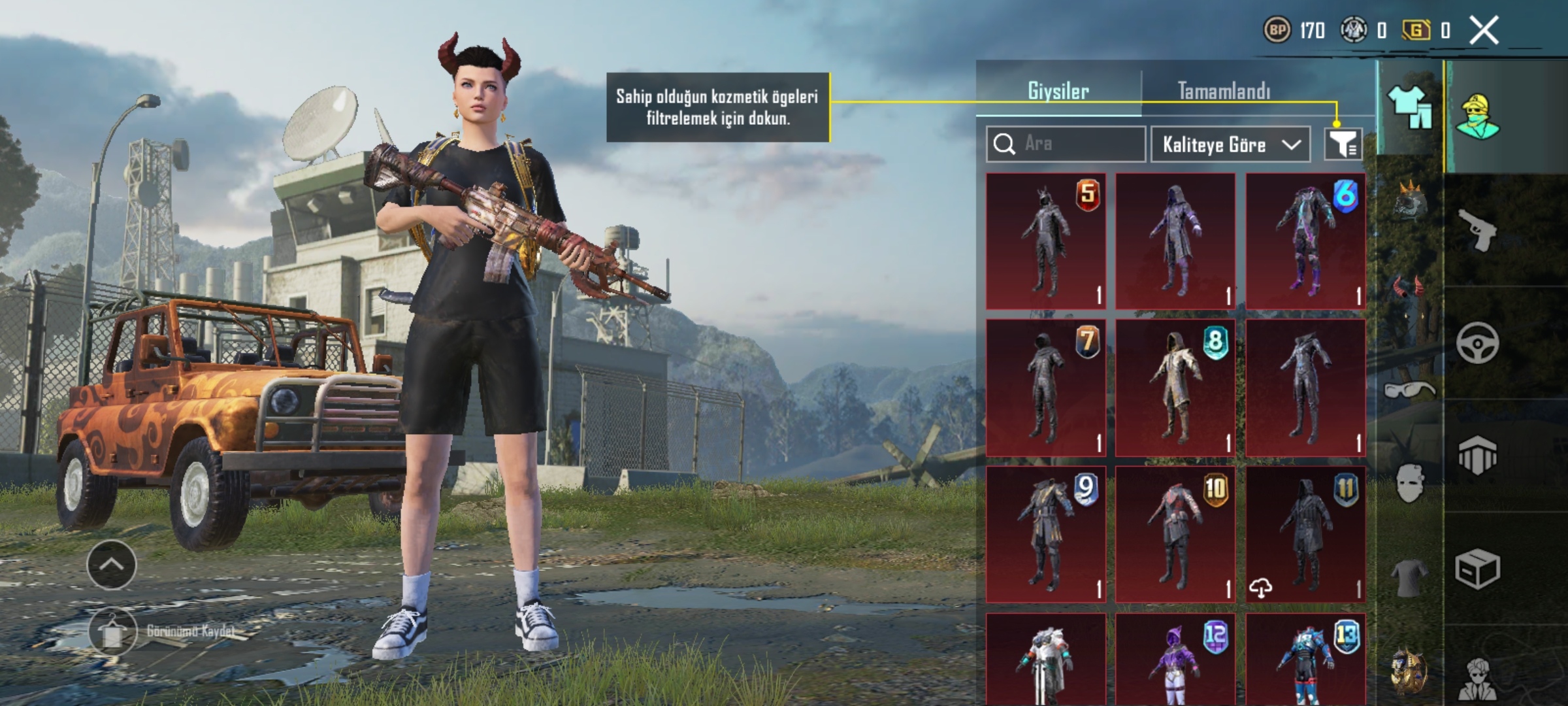Open the pistol weapon skins category
1568x706 pixels.
(1478, 230)
